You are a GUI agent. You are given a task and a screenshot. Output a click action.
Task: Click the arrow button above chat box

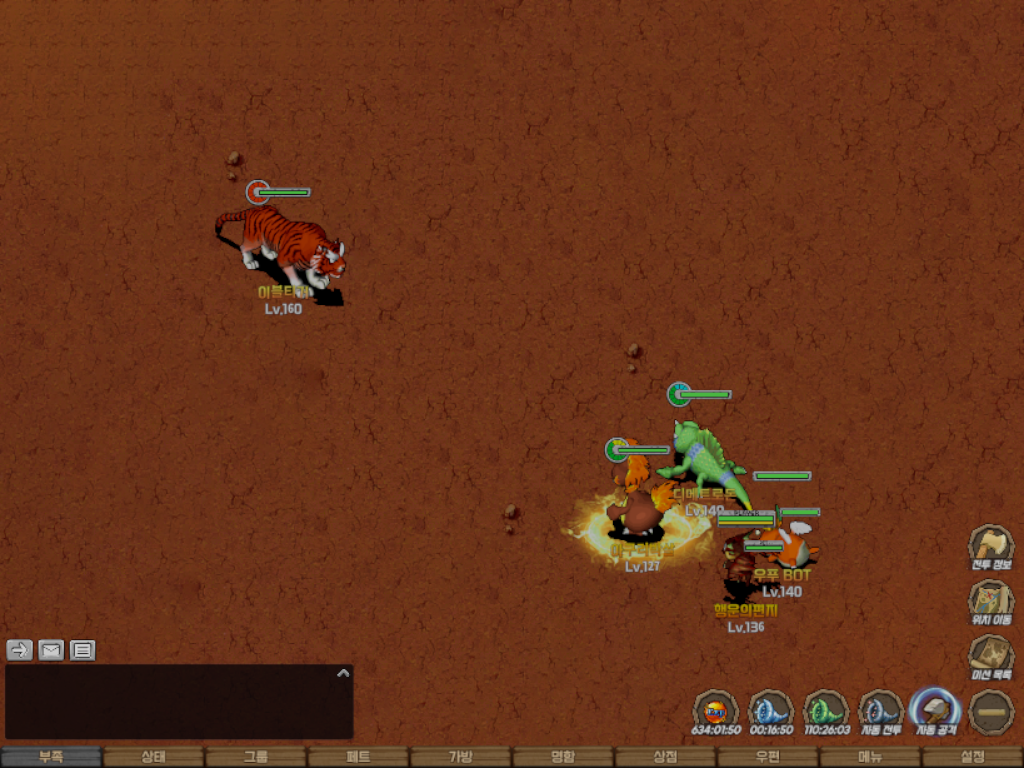pos(20,650)
